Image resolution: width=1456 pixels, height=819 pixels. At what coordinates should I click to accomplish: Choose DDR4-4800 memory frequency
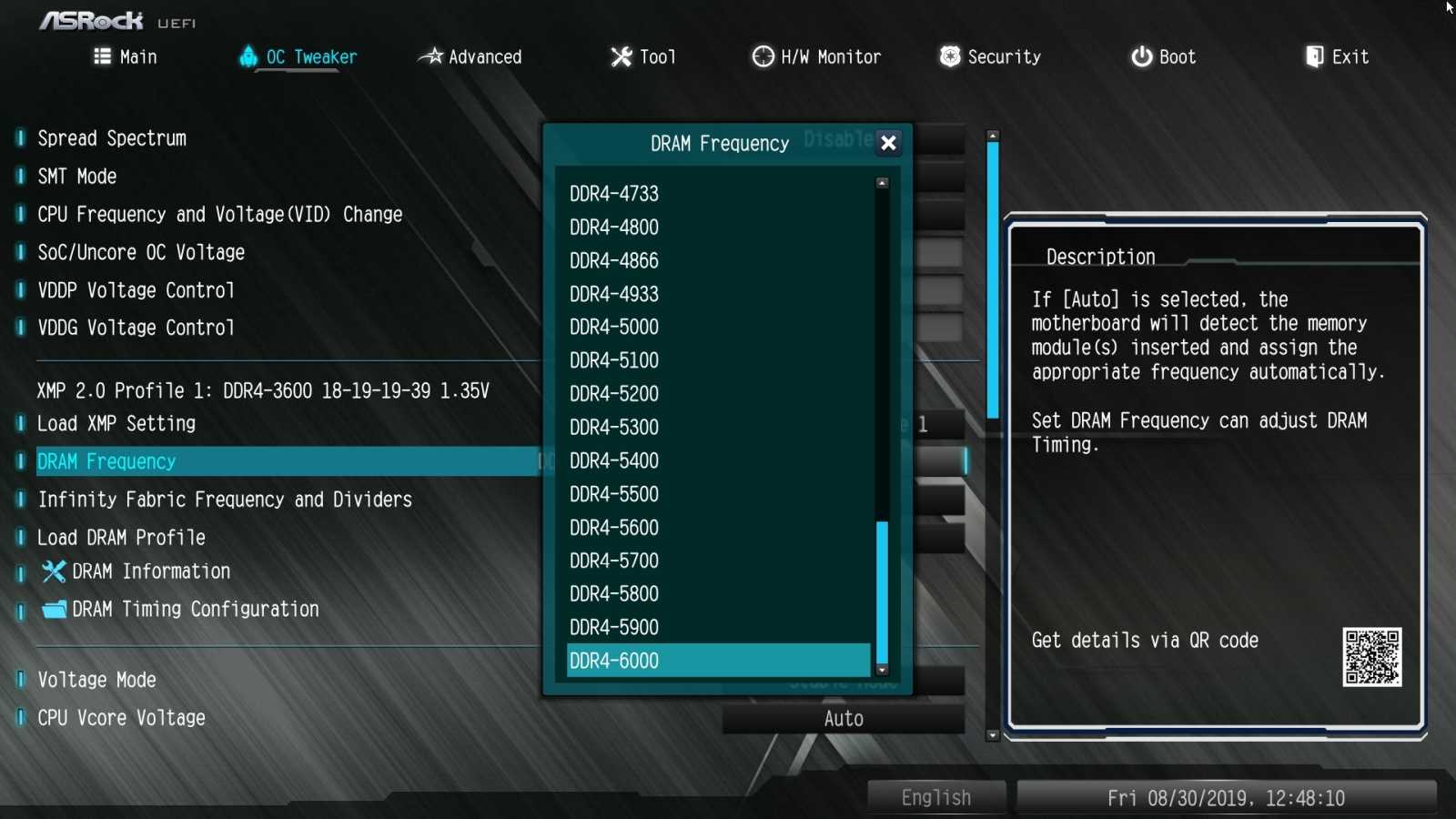click(614, 227)
